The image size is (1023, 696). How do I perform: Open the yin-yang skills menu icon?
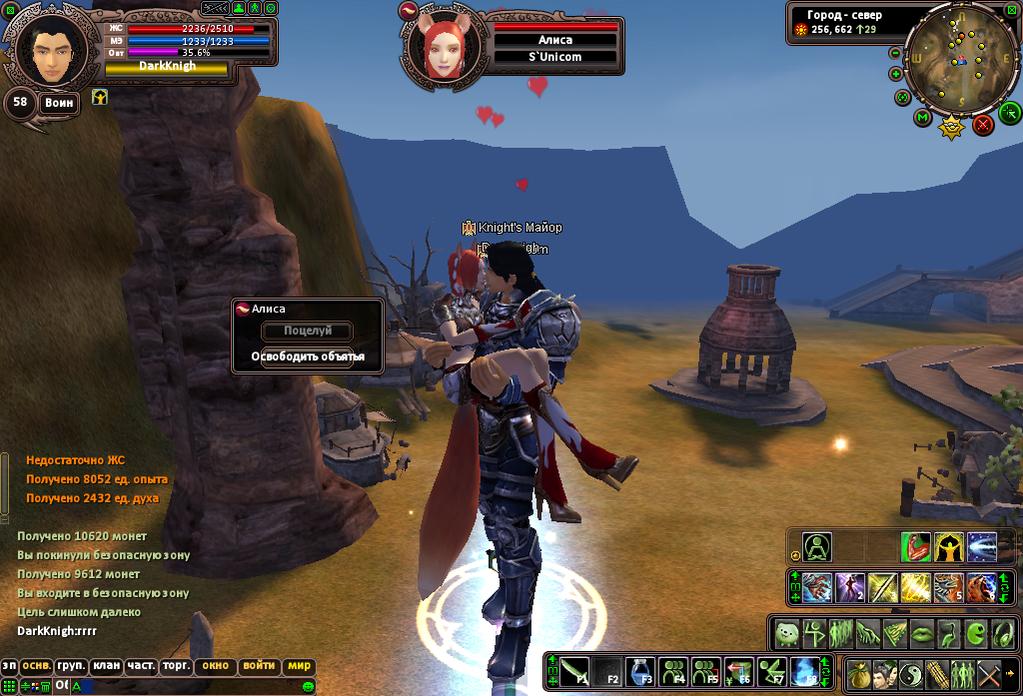910,673
